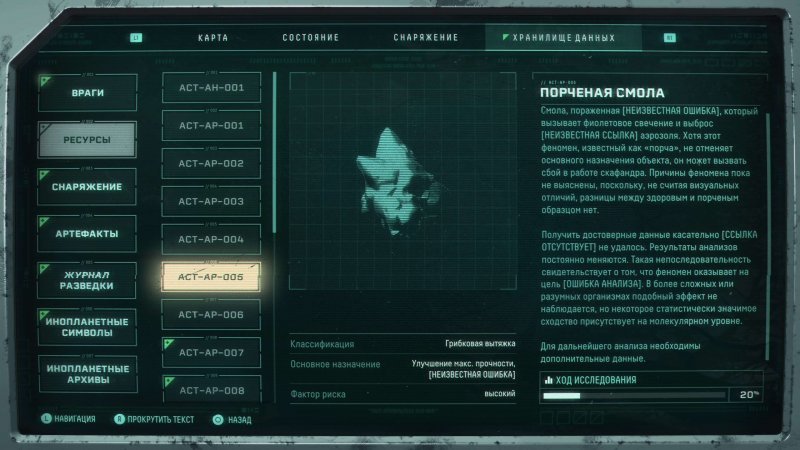Viewport: 800px width, 450px height.
Task: Select ИНОПЛАНЕТНЫЕ СИМВОЛЫ category
Action: coord(87,327)
